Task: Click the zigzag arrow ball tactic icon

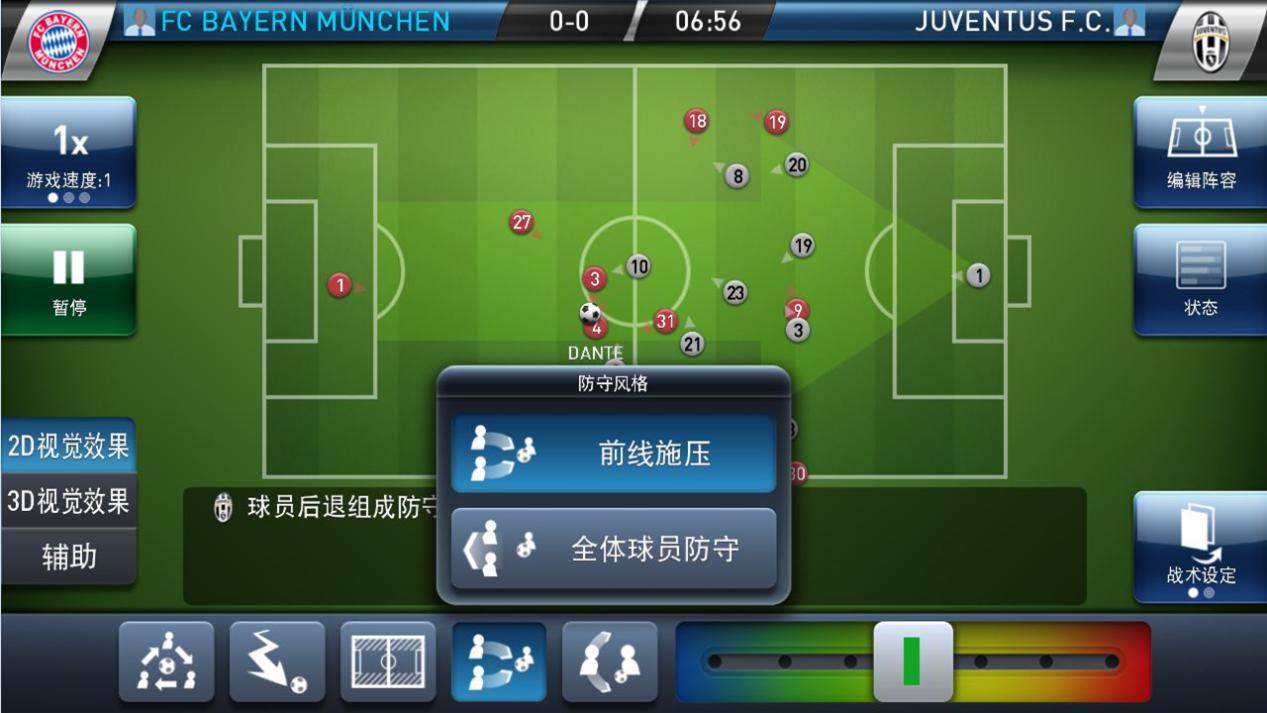Action: 277,661
